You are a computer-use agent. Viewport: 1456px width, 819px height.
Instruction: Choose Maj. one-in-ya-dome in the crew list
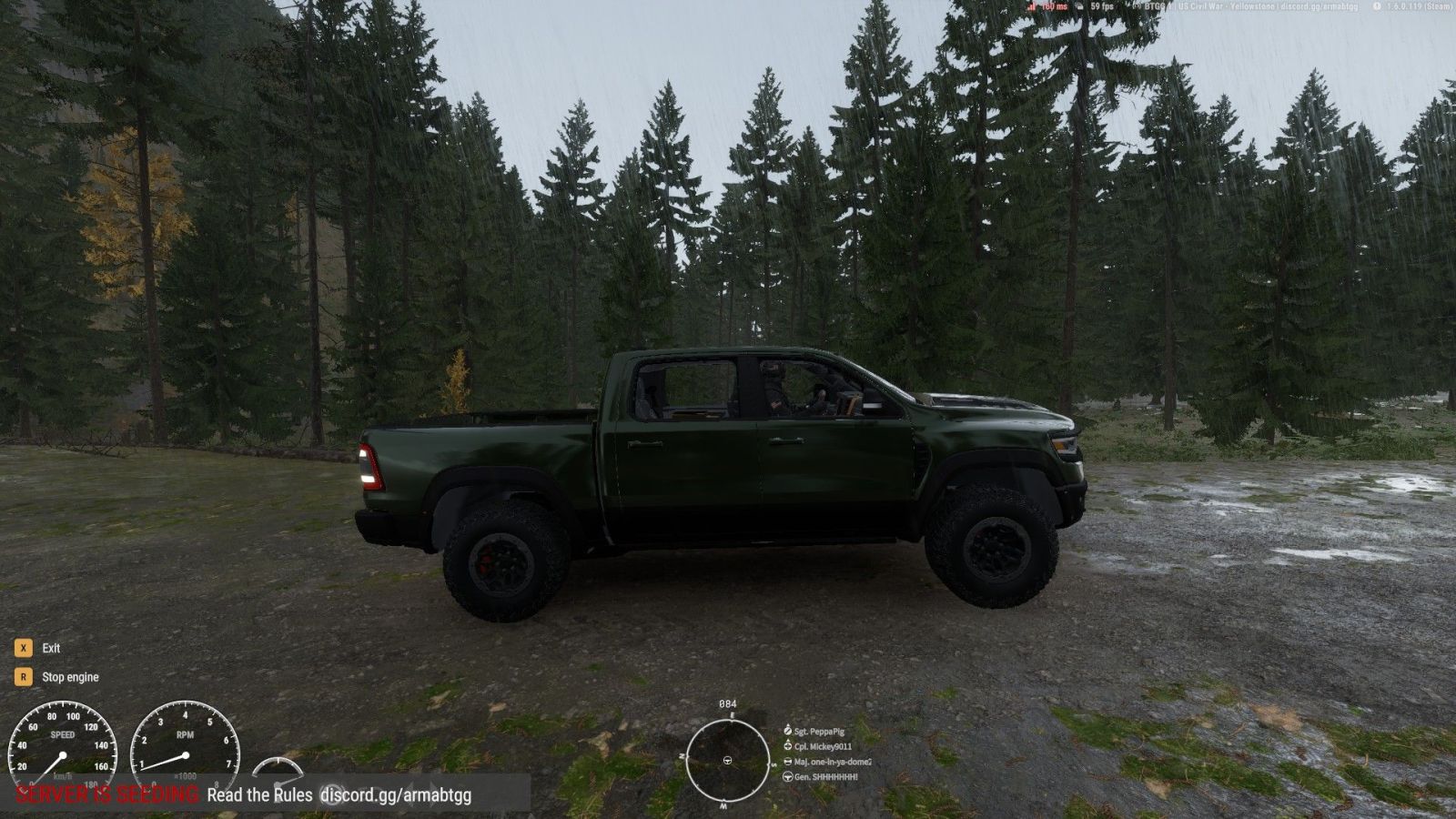832,763
